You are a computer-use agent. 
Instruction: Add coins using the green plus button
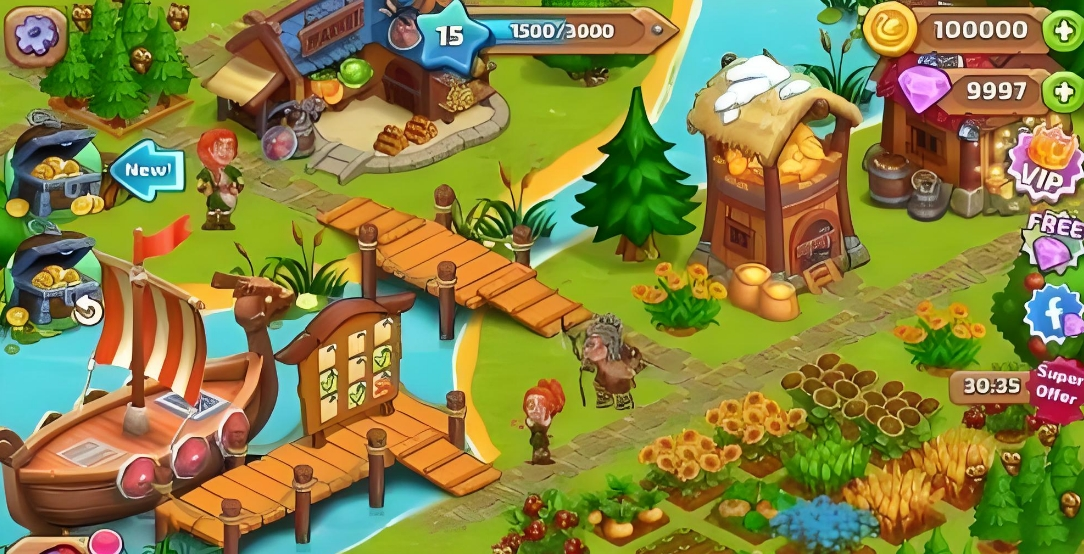pos(1061,30)
